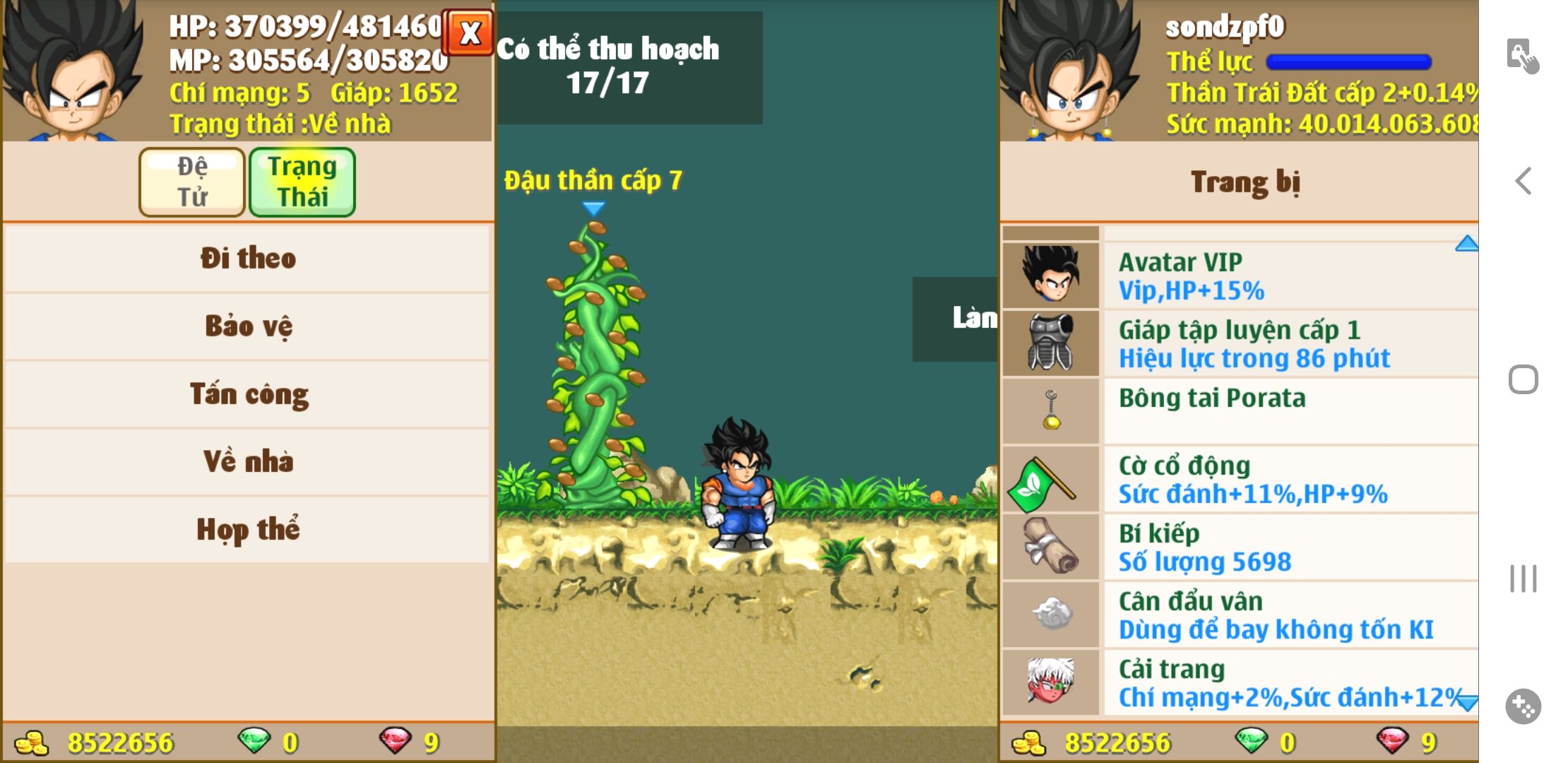Tap the Android back arrow
Image resolution: width=1568 pixels, height=763 pixels.
(x=1524, y=181)
